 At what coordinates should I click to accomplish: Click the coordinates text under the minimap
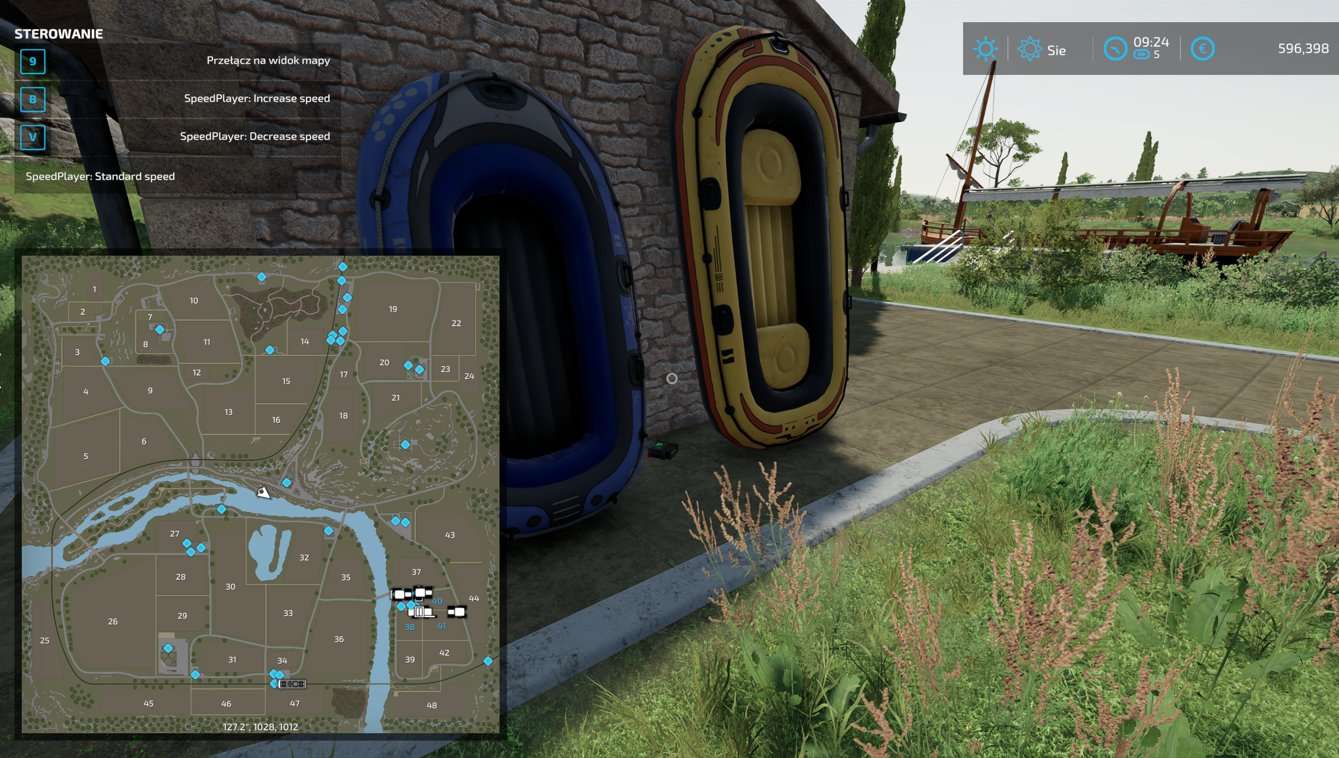262,726
